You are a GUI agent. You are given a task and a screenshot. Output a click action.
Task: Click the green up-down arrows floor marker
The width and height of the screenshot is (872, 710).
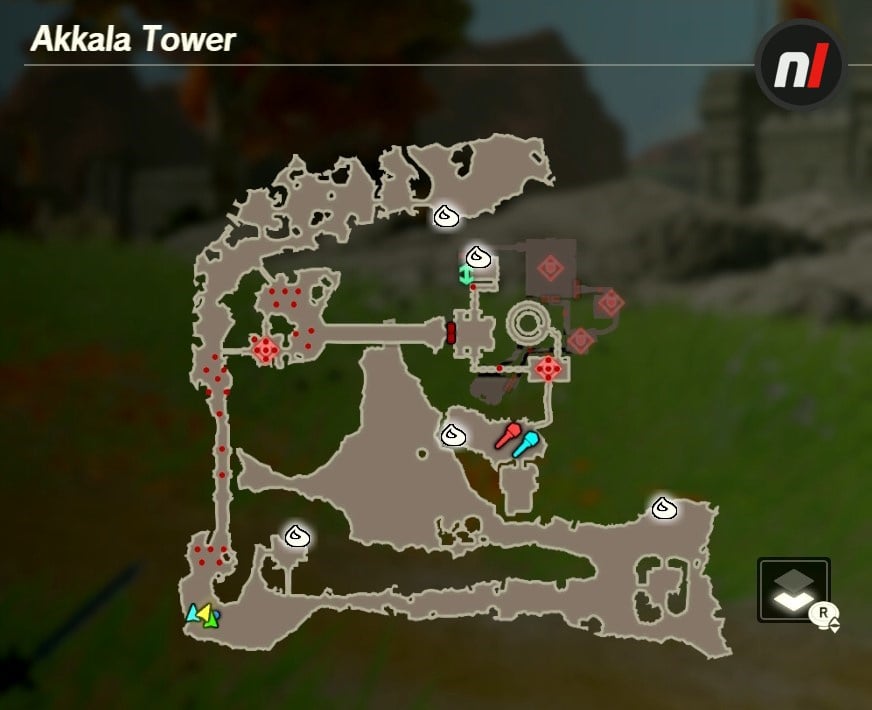tap(465, 275)
